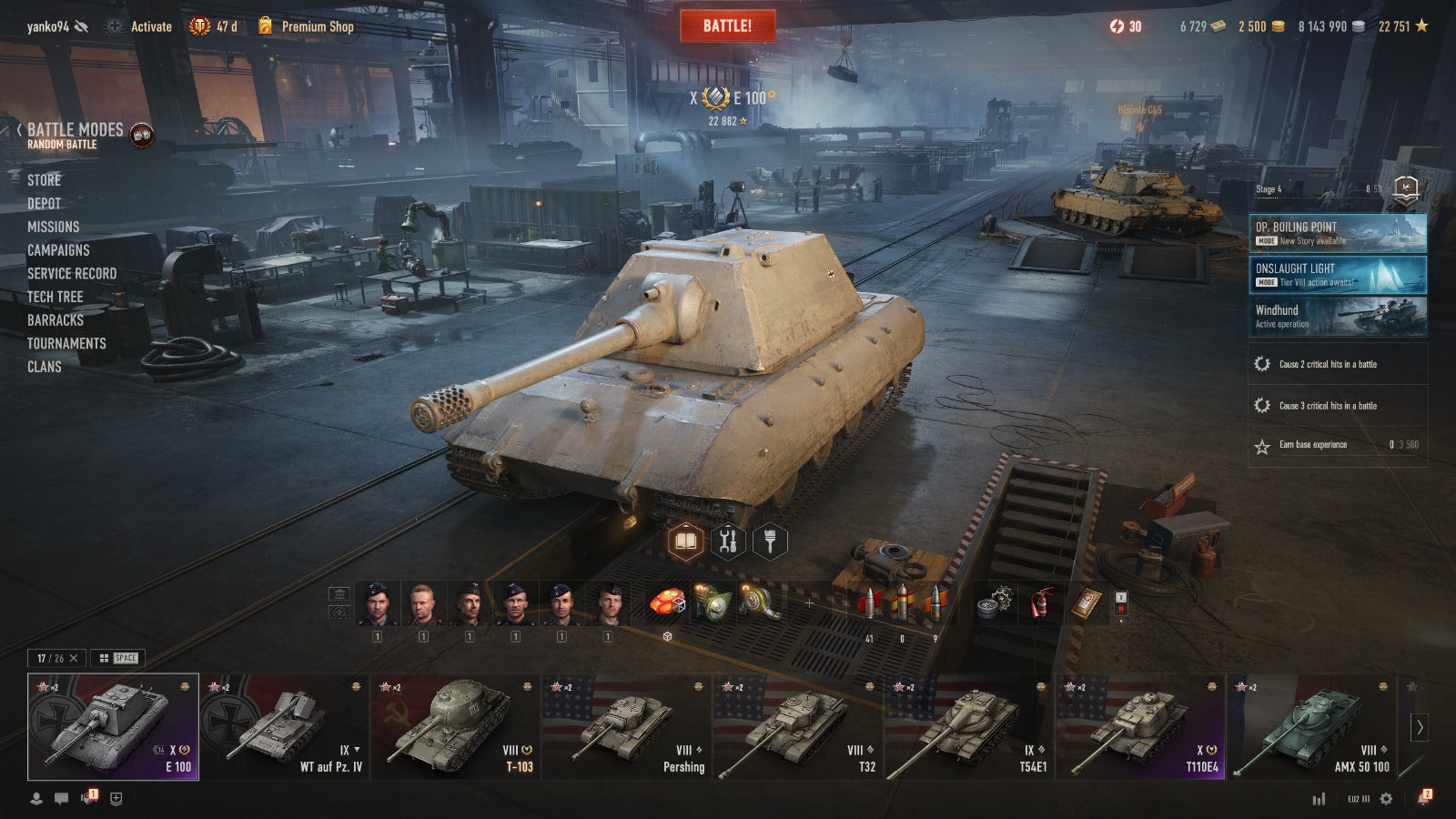Open the Barracks
Image resolution: width=1456 pixels, height=819 pixels.
(55, 320)
